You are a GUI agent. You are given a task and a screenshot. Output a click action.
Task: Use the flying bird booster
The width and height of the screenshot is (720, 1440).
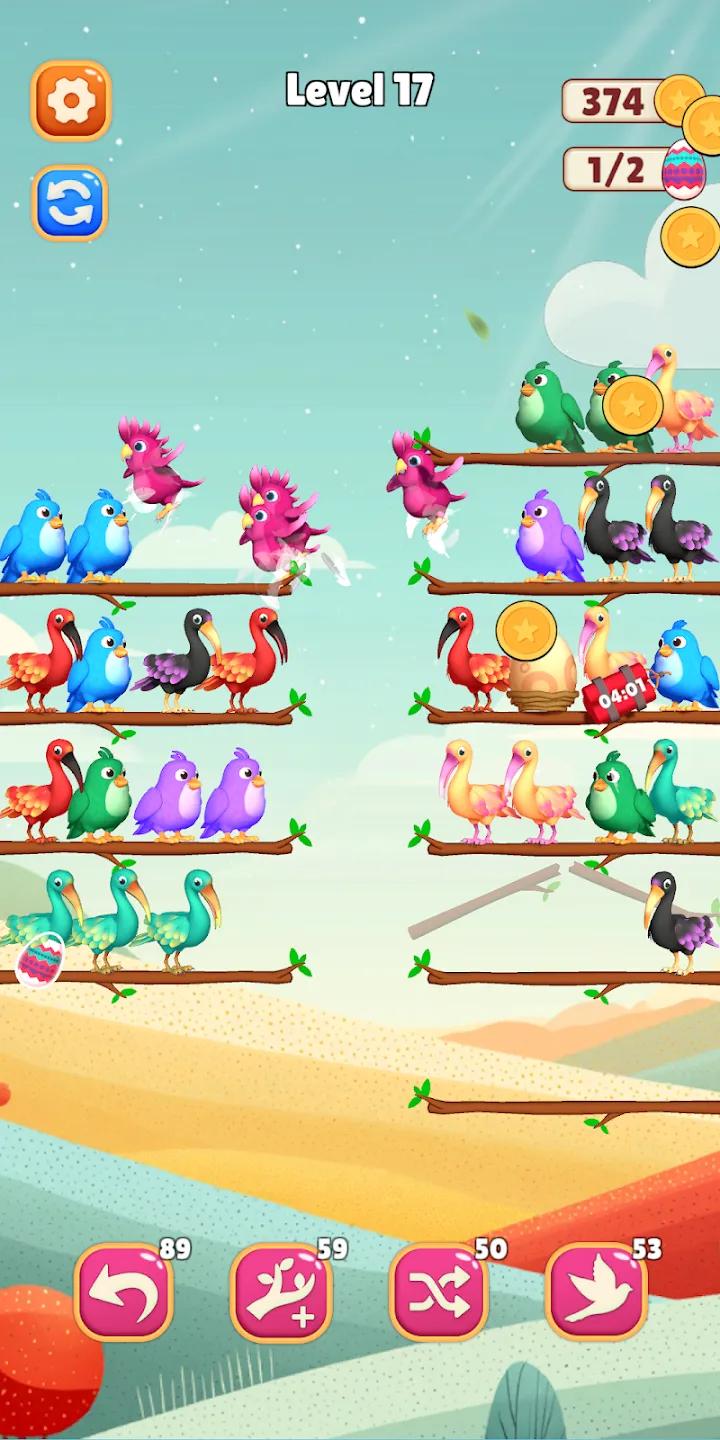(596, 1292)
